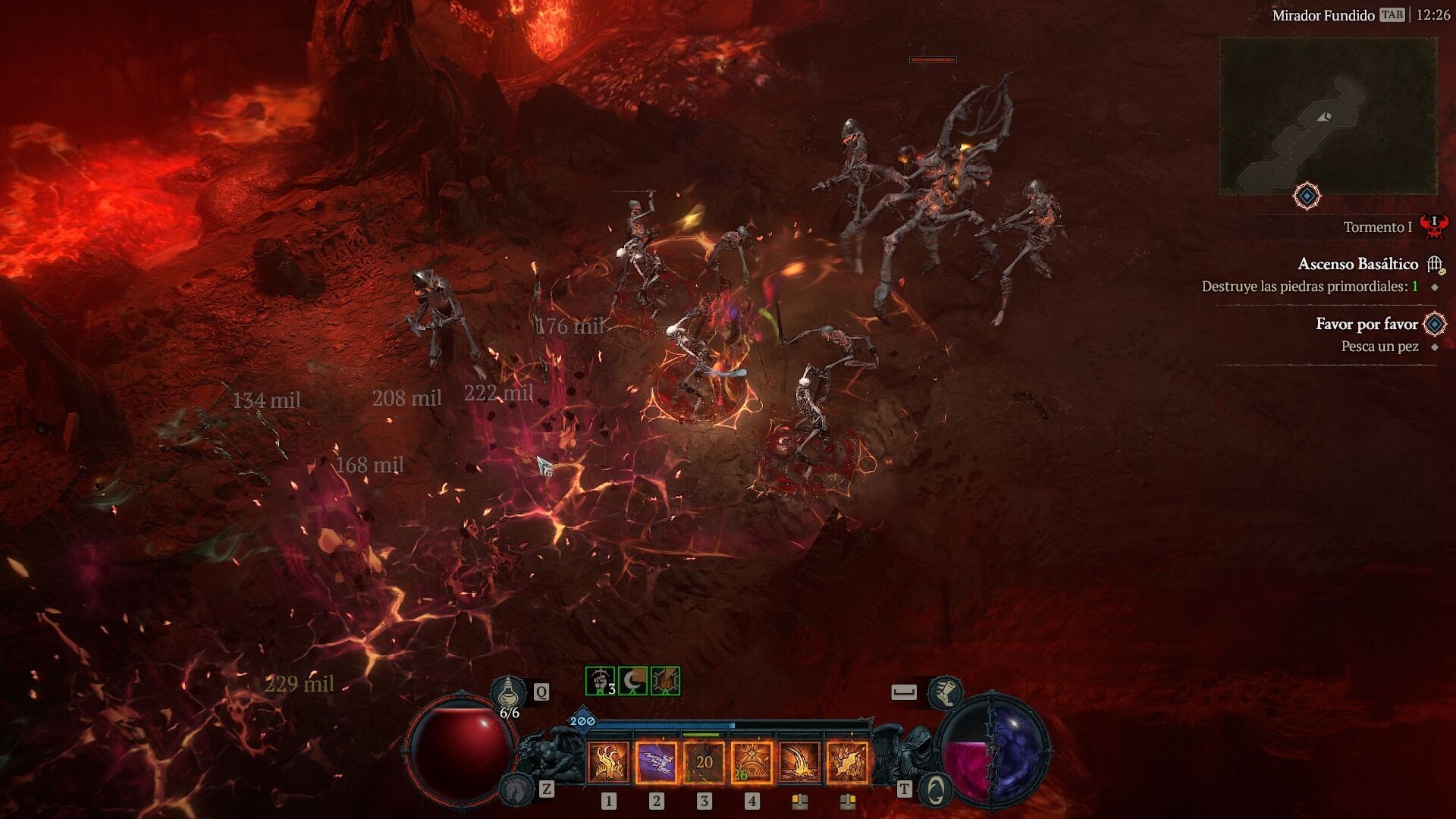Activate the evade boot icon
Image resolution: width=1456 pixels, height=819 pixels.
coord(946,692)
